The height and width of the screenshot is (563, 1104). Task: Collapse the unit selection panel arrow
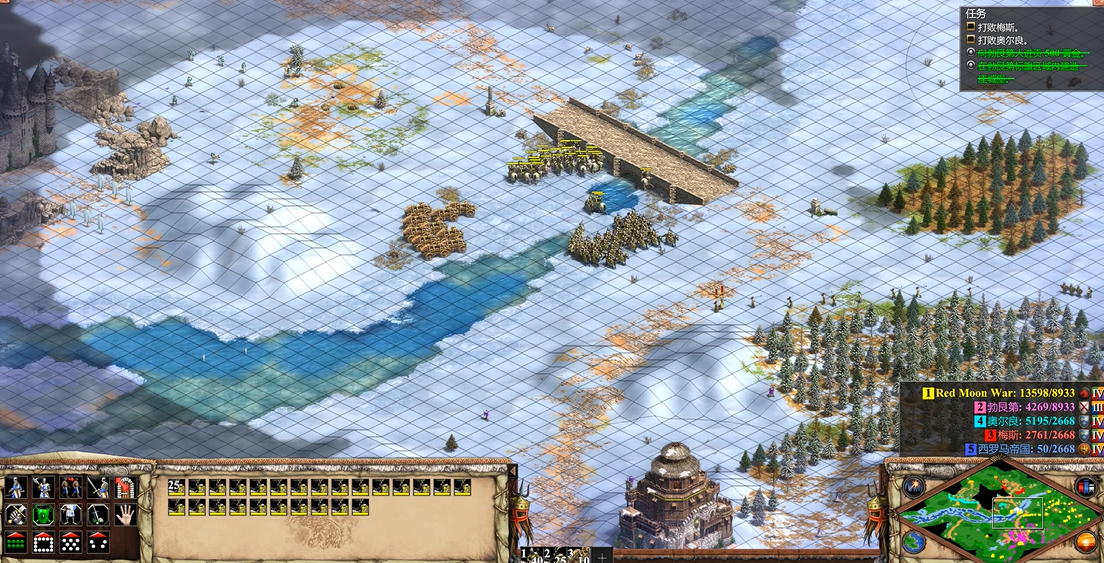pos(514,469)
